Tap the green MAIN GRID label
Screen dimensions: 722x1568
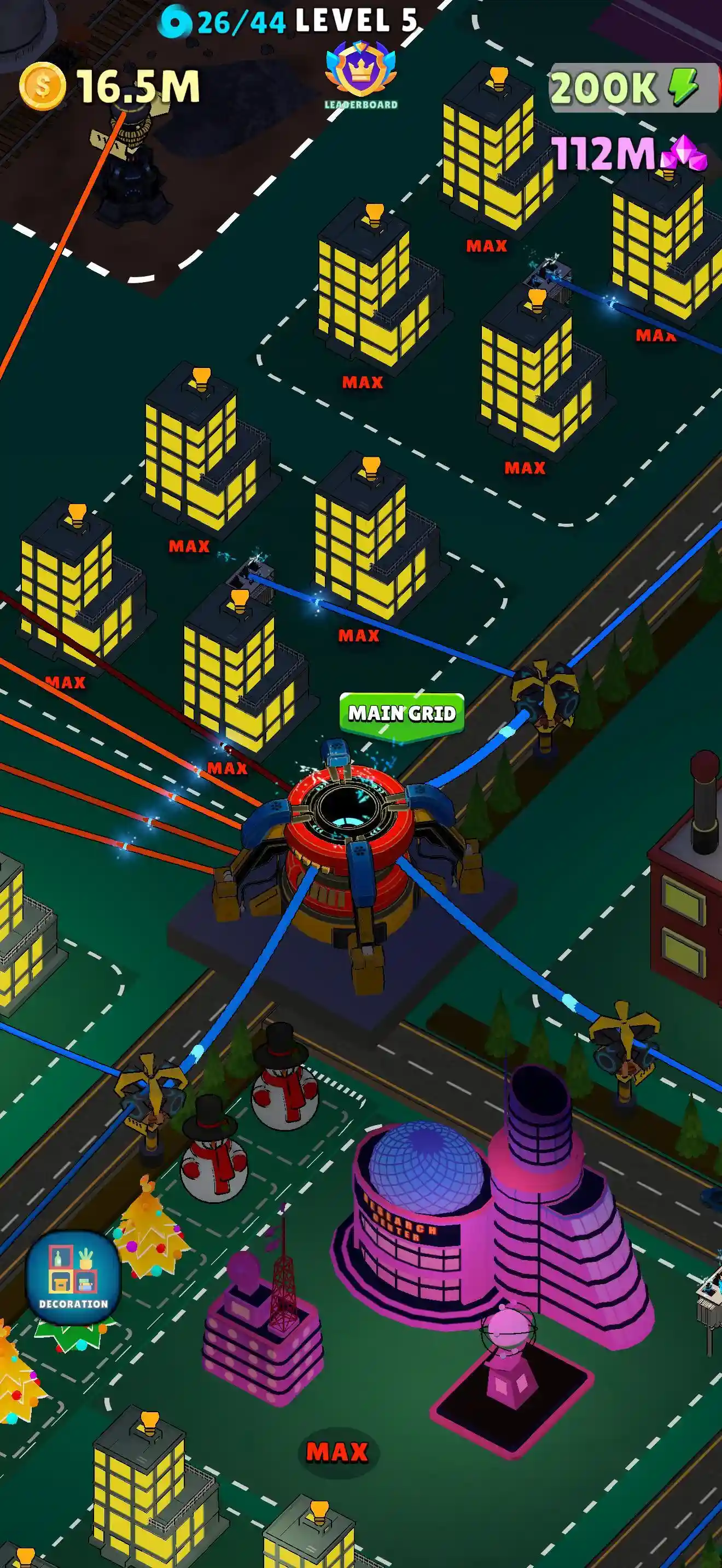[x=402, y=712]
